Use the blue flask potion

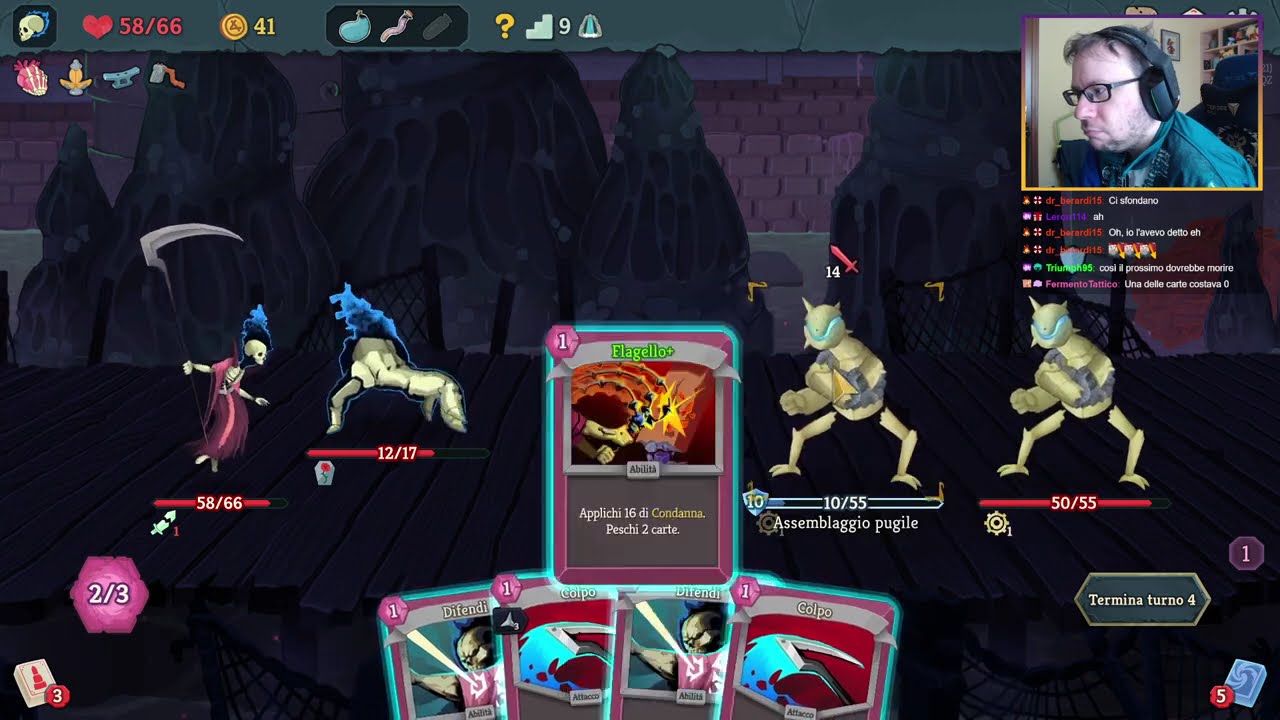354,27
